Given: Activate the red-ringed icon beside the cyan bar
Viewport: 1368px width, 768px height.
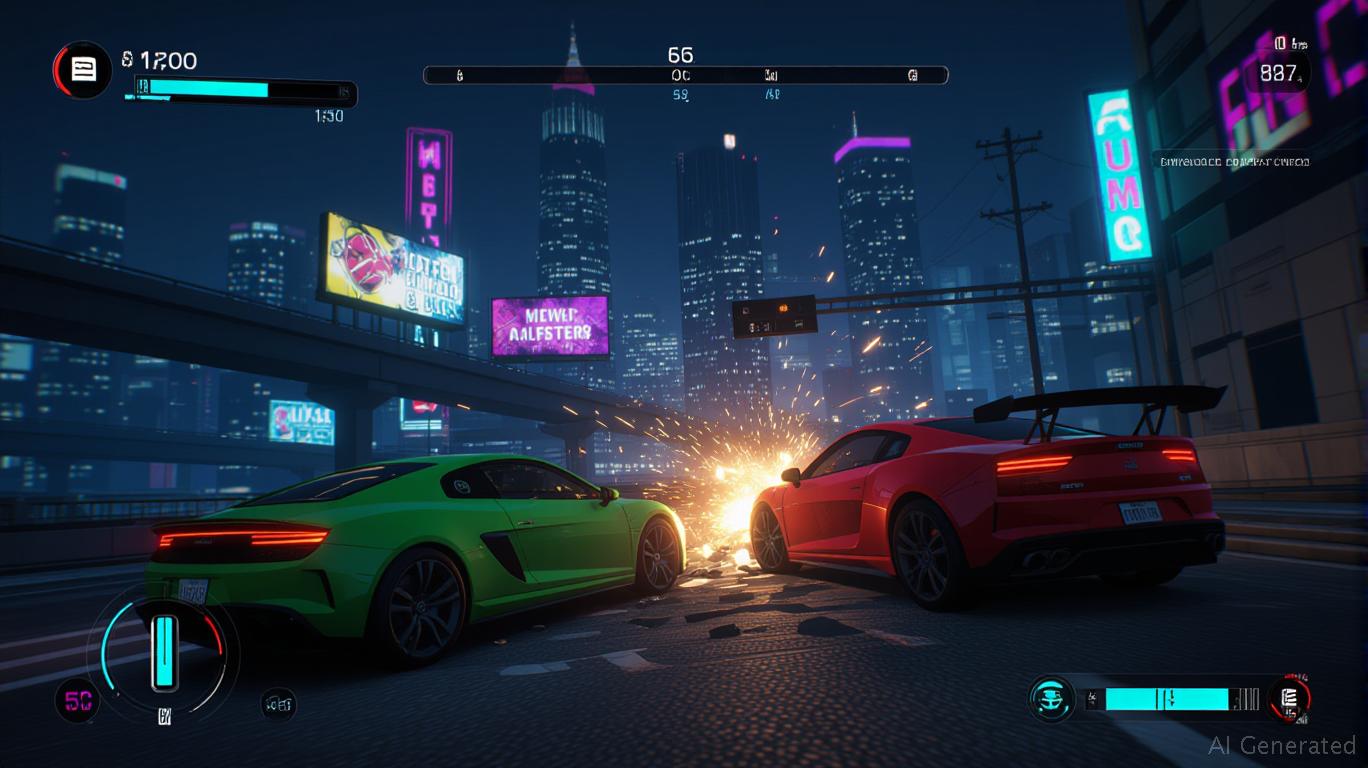Looking at the screenshot, I should 1289,698.
